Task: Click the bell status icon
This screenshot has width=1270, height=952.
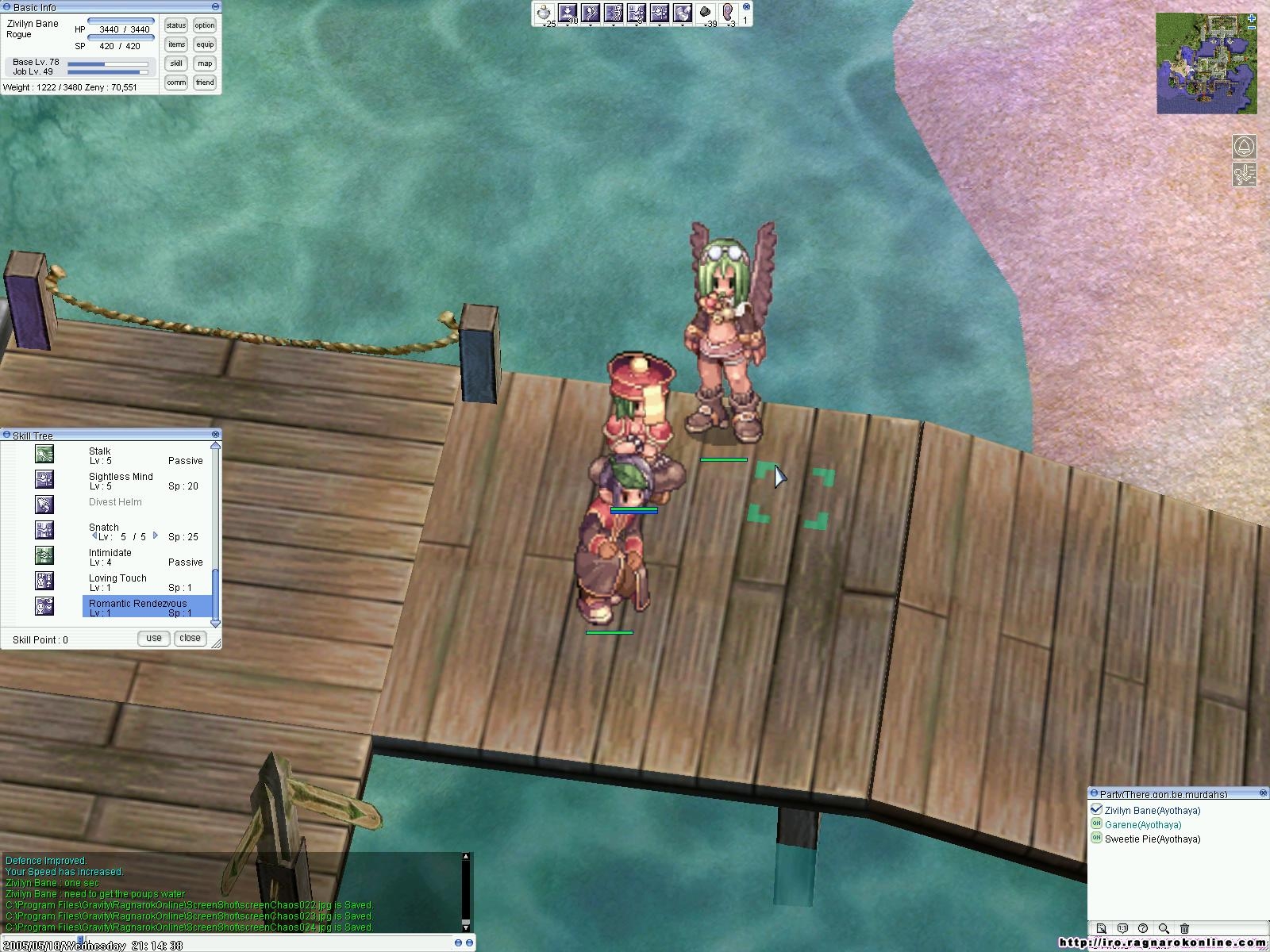Action: point(1244,148)
